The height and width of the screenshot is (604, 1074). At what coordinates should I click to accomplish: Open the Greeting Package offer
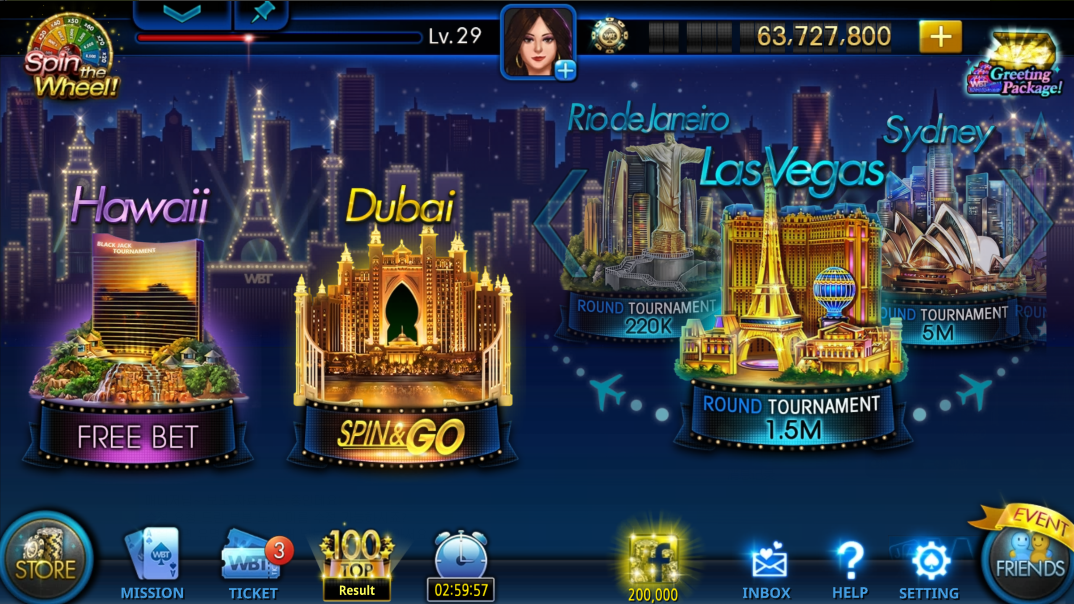coord(1015,66)
